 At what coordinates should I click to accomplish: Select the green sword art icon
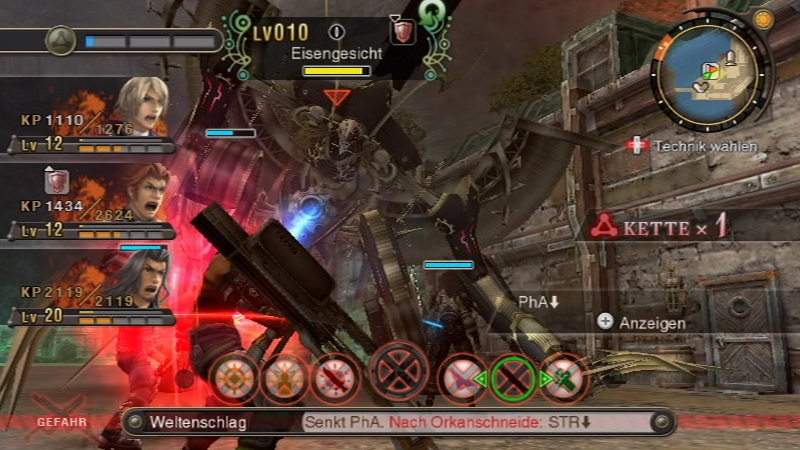562,379
